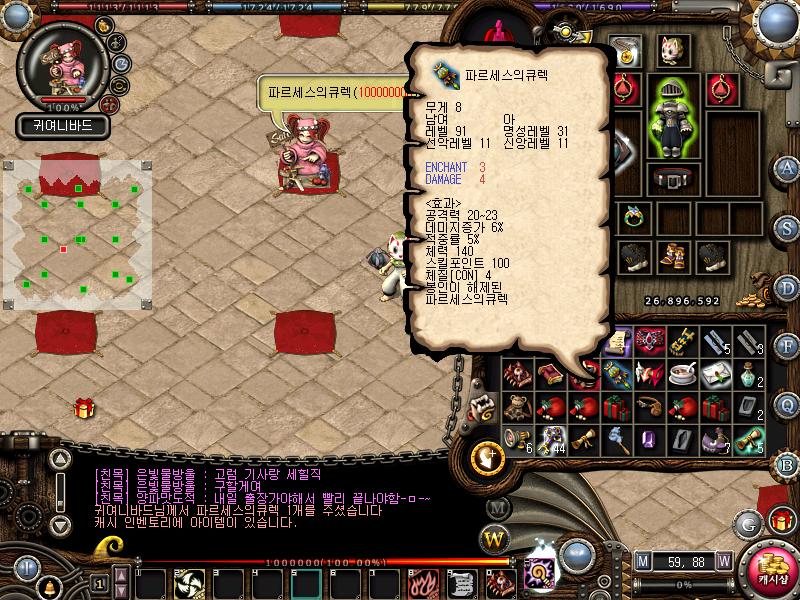The image size is (800, 600).
Task: Click the red gift box button
Action: click(781, 521)
